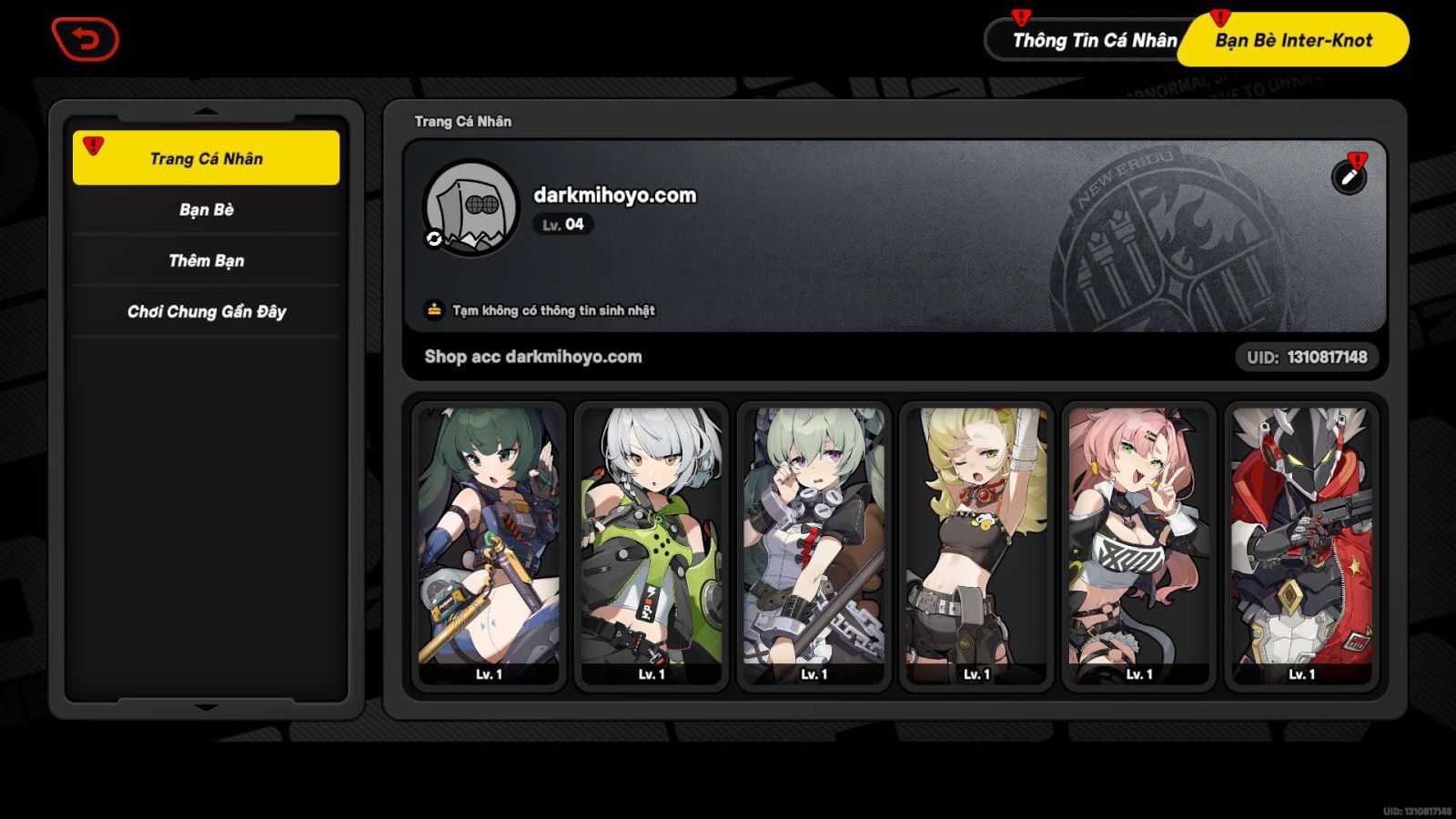Select Chơi Chung Gần Đây in sidebar
The width and height of the screenshot is (1456, 819).
[206, 311]
